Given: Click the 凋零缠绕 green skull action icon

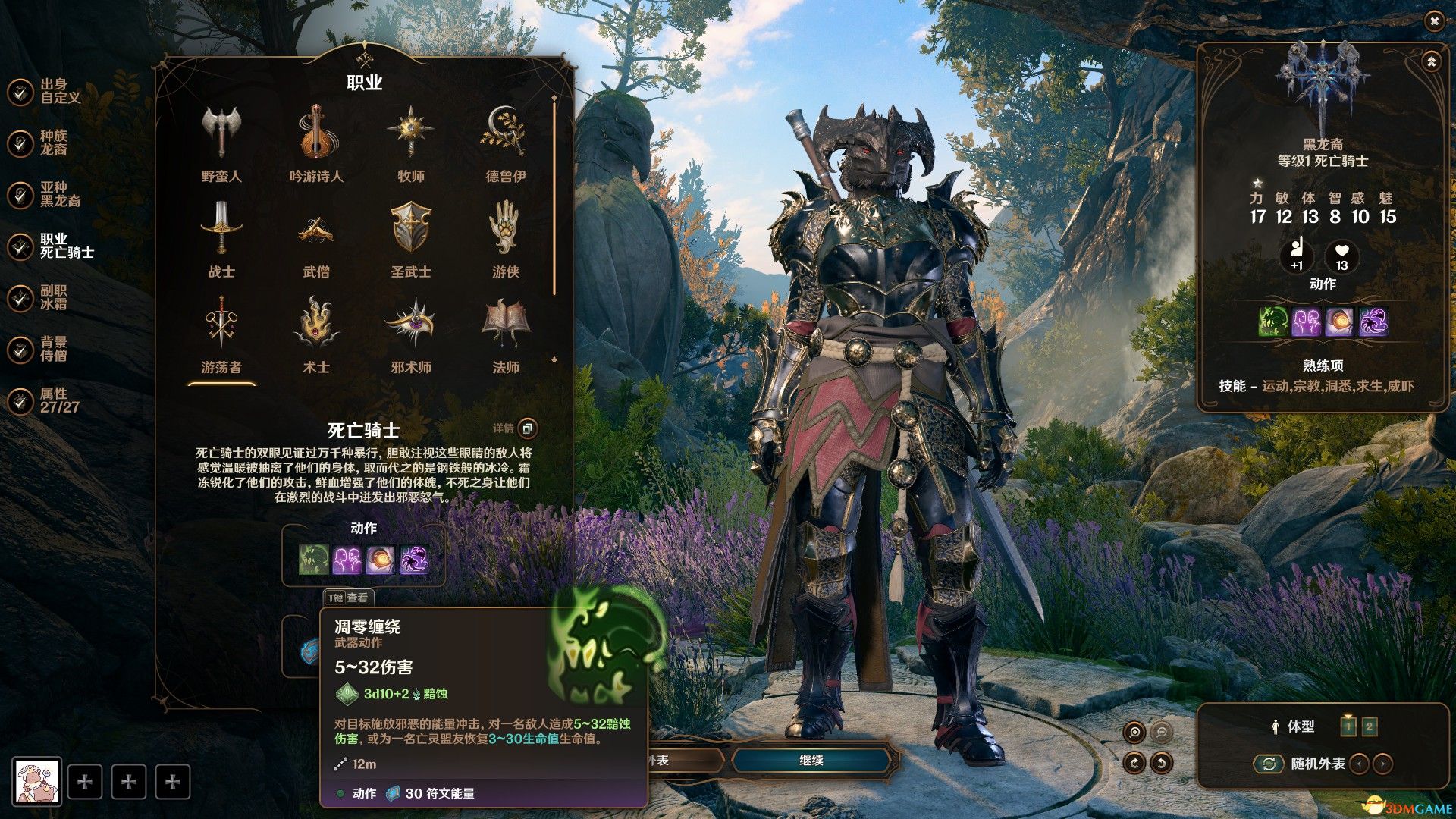Looking at the screenshot, I should 314,559.
